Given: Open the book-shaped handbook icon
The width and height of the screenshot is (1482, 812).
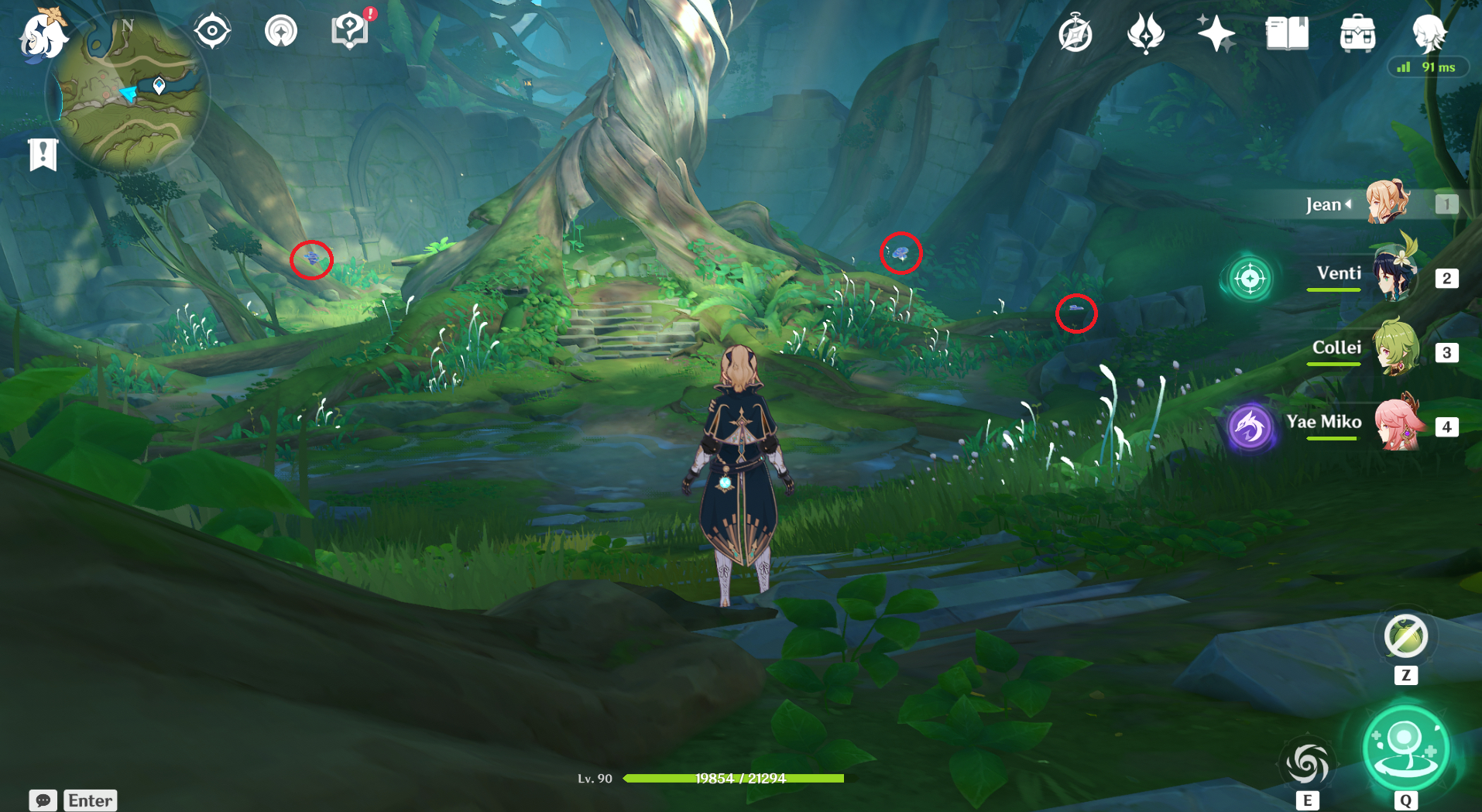Looking at the screenshot, I should [1287, 33].
